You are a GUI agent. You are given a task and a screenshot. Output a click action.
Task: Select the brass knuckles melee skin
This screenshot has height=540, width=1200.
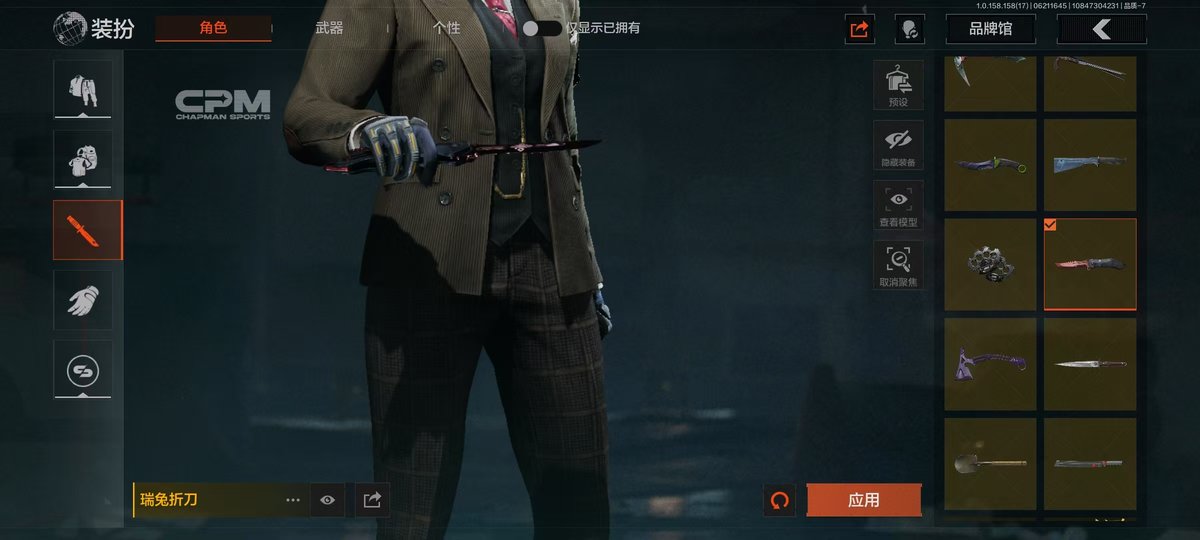pyautogui.click(x=990, y=264)
